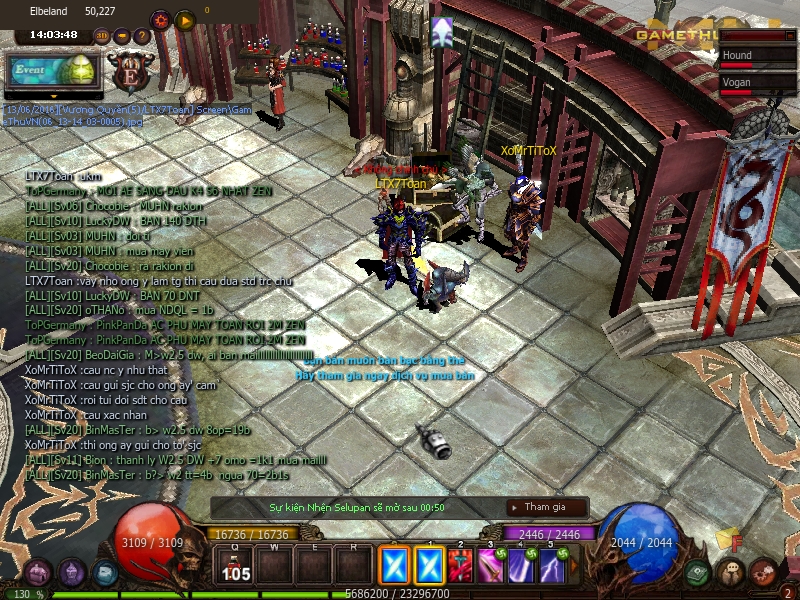Click the orange play arrow button
Viewport: 800px width, 600px height.
[184, 19]
